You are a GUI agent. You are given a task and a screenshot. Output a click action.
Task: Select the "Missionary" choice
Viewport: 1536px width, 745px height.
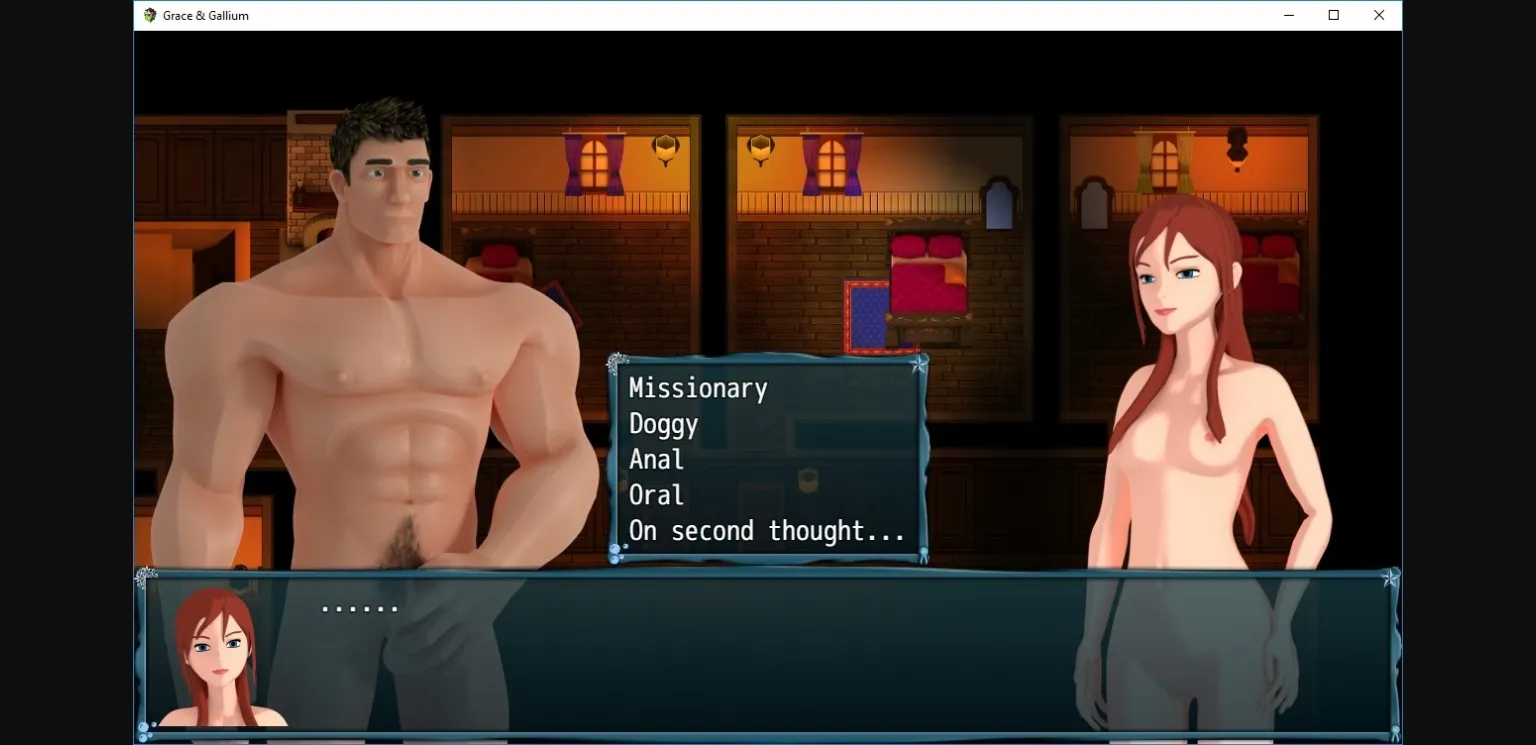697,389
